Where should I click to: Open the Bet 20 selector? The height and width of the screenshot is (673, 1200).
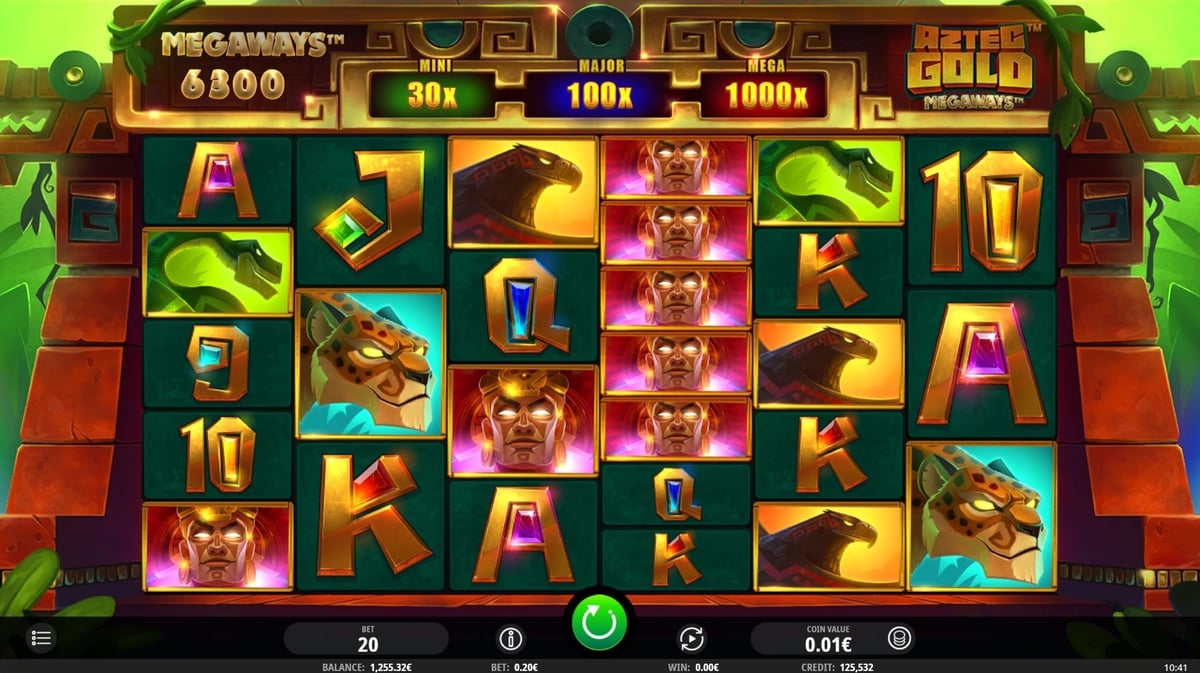click(366, 638)
